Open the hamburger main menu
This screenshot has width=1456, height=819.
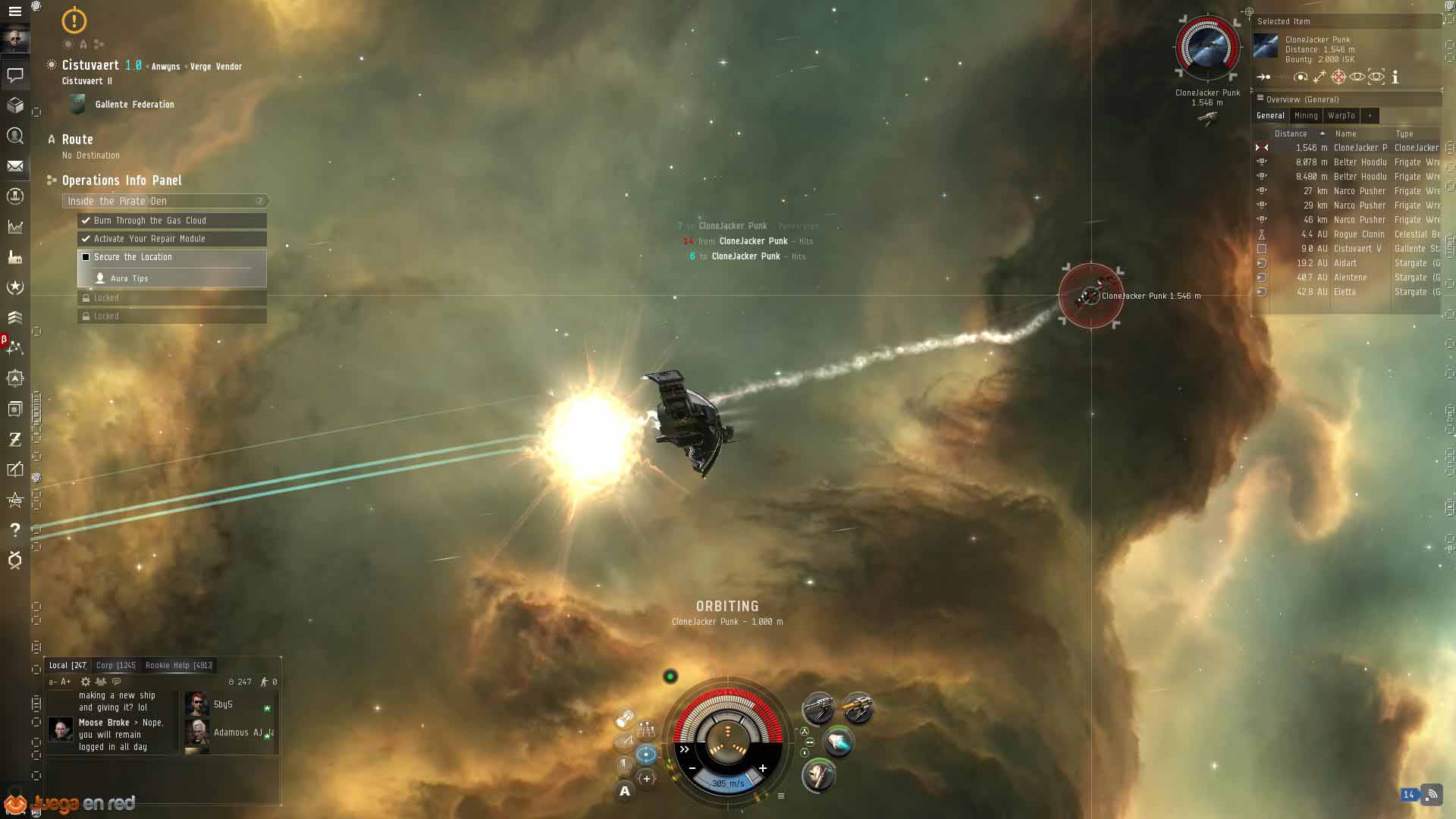[14, 11]
